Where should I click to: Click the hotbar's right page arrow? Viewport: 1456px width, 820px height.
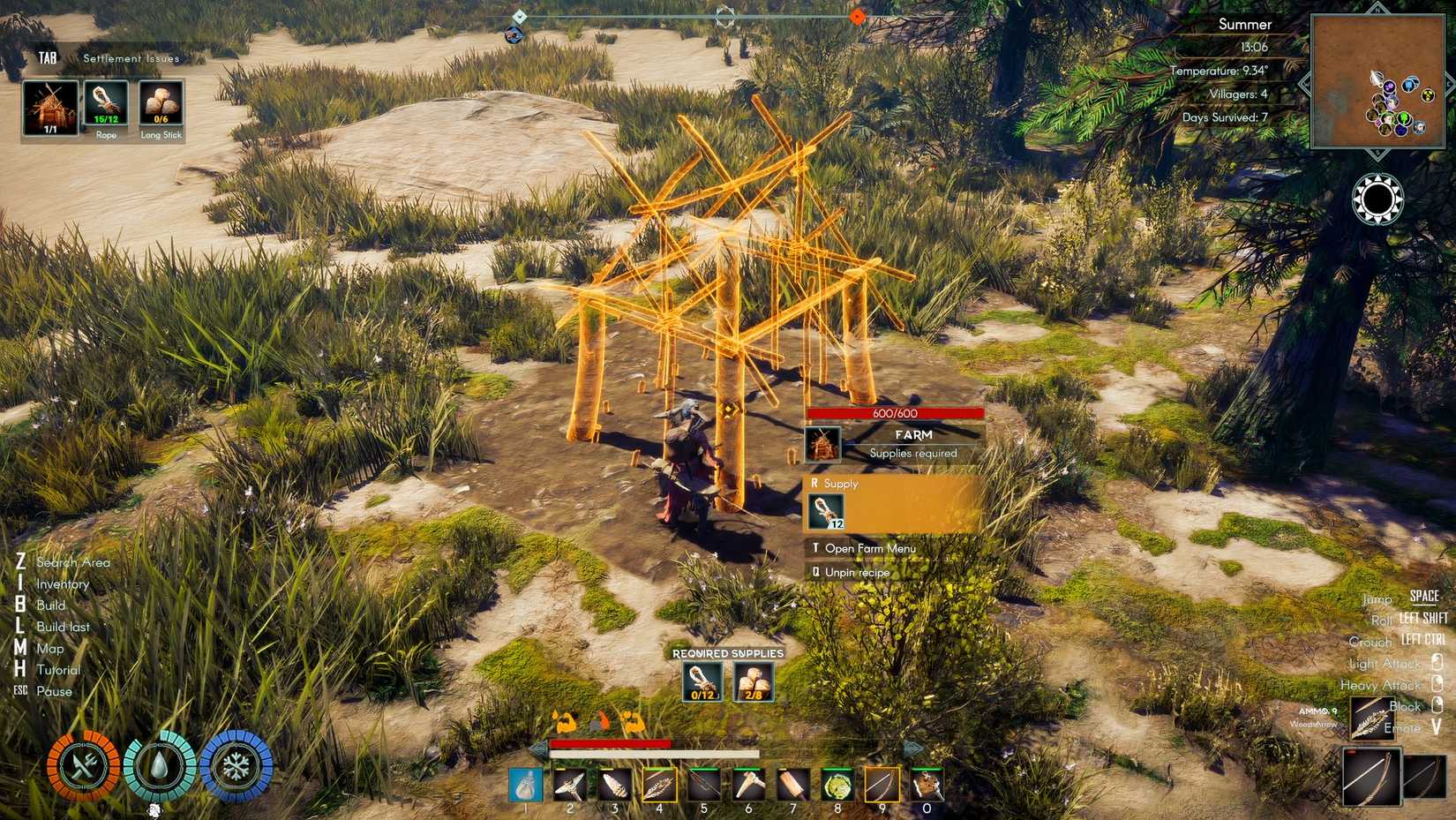click(912, 749)
